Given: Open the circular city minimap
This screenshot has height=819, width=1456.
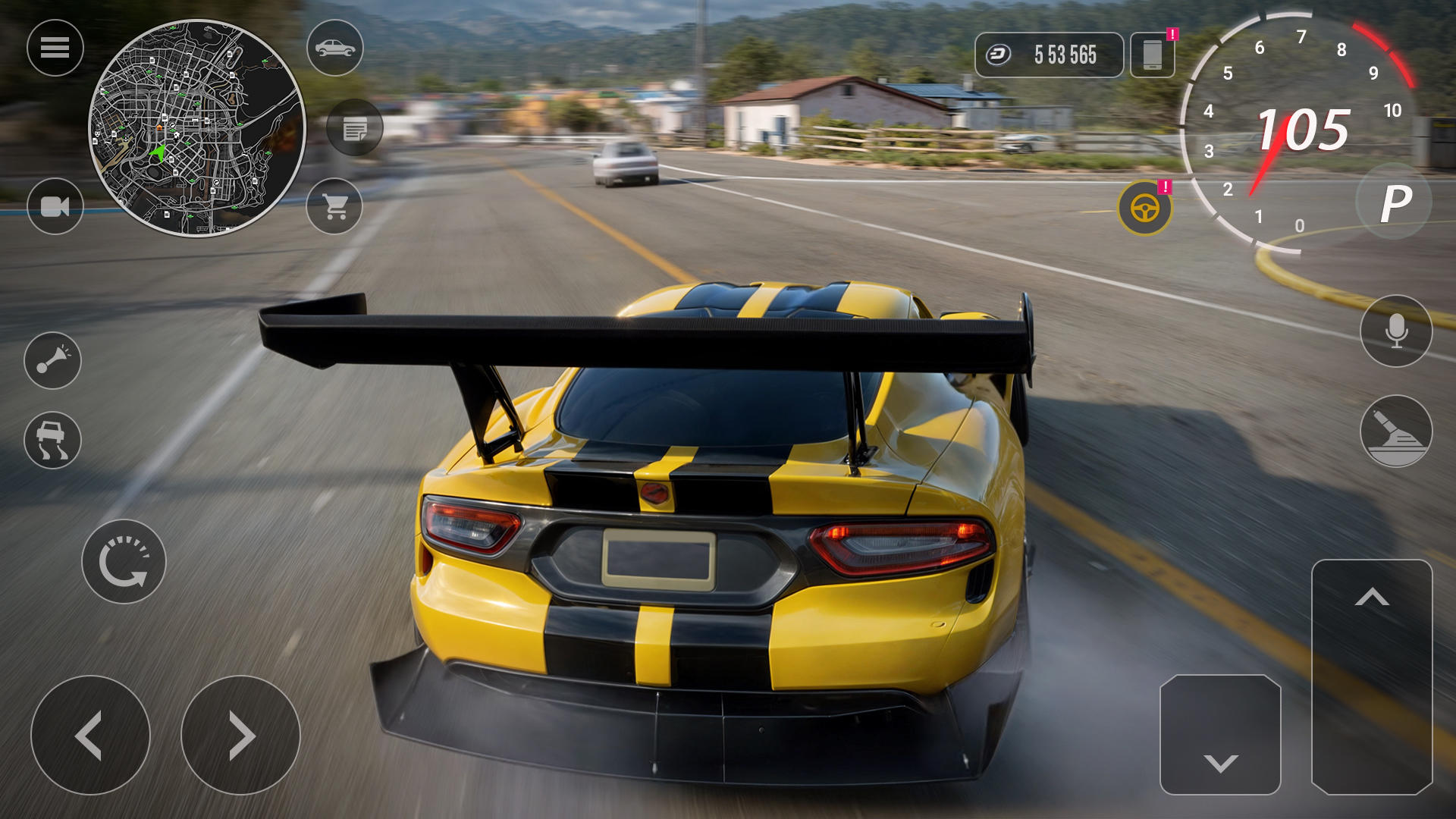Looking at the screenshot, I should coord(197,128).
